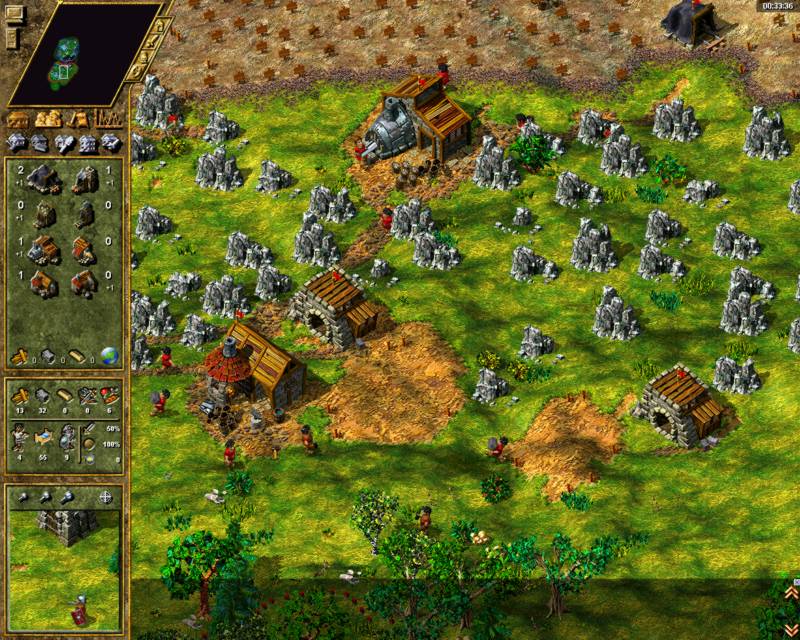Click the crosshair icon above the tower preview
The image size is (800, 640).
pyautogui.click(x=106, y=497)
